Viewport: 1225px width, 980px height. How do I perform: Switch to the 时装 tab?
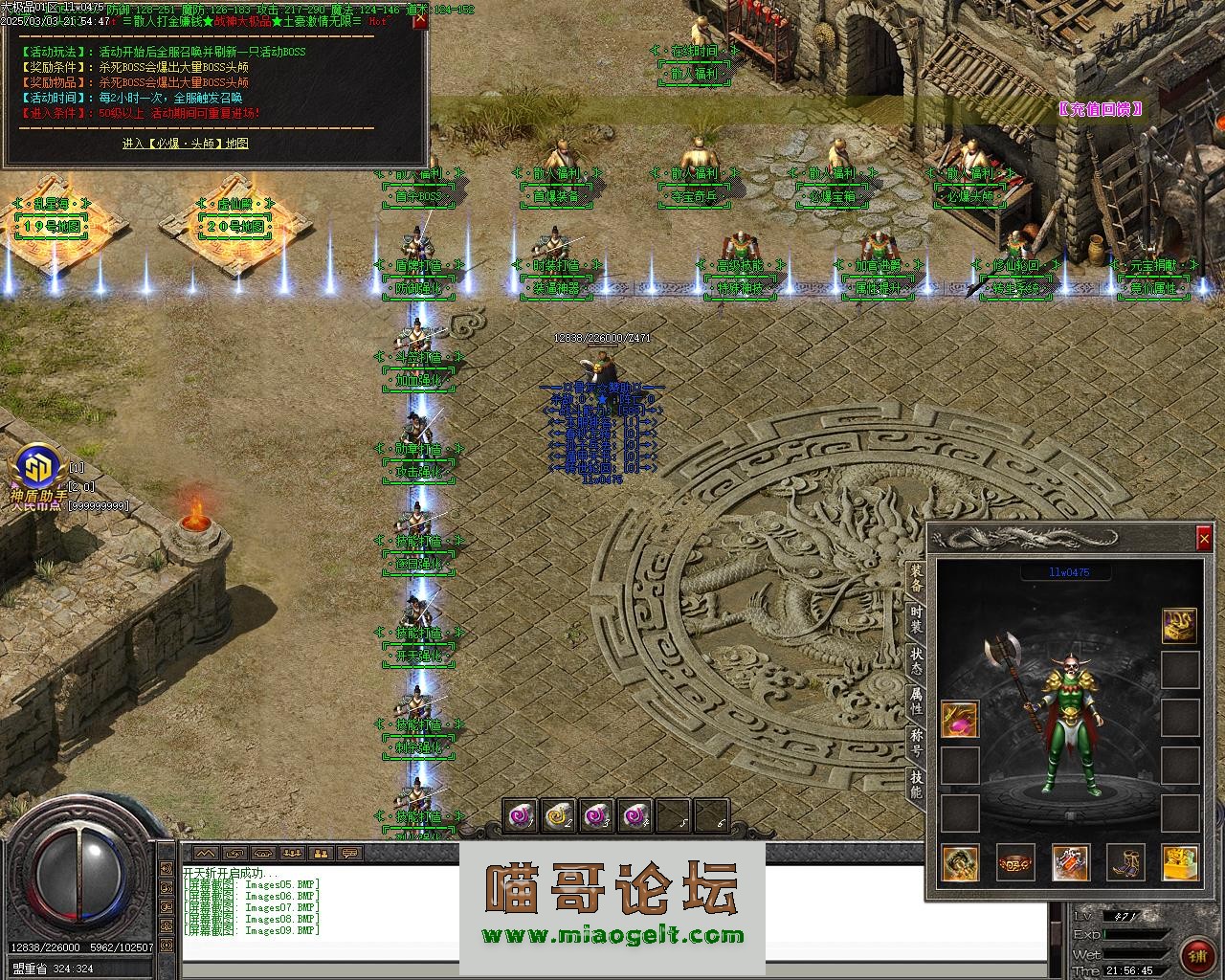click(x=916, y=620)
